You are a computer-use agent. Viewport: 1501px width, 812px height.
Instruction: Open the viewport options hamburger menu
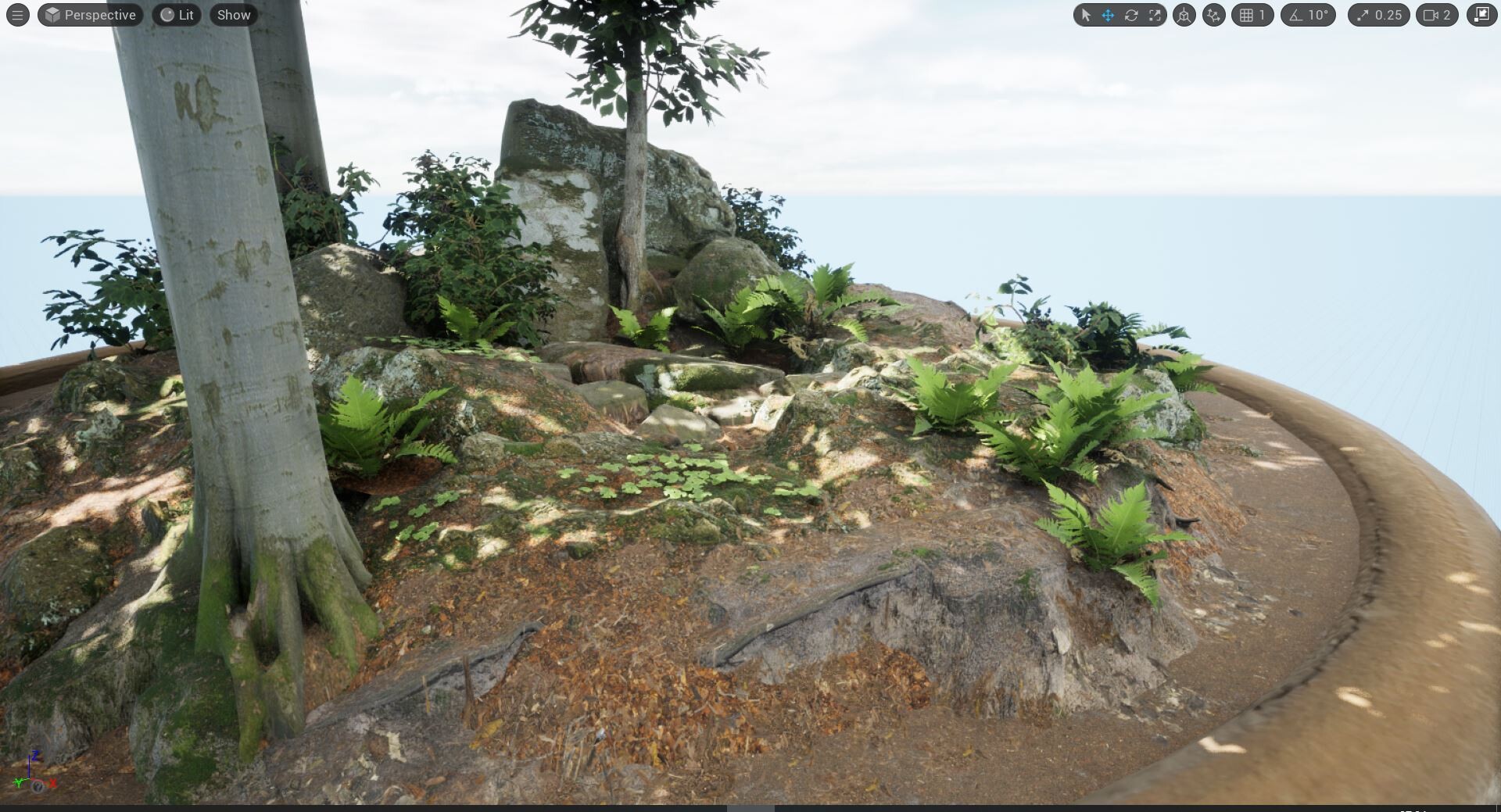(x=17, y=15)
